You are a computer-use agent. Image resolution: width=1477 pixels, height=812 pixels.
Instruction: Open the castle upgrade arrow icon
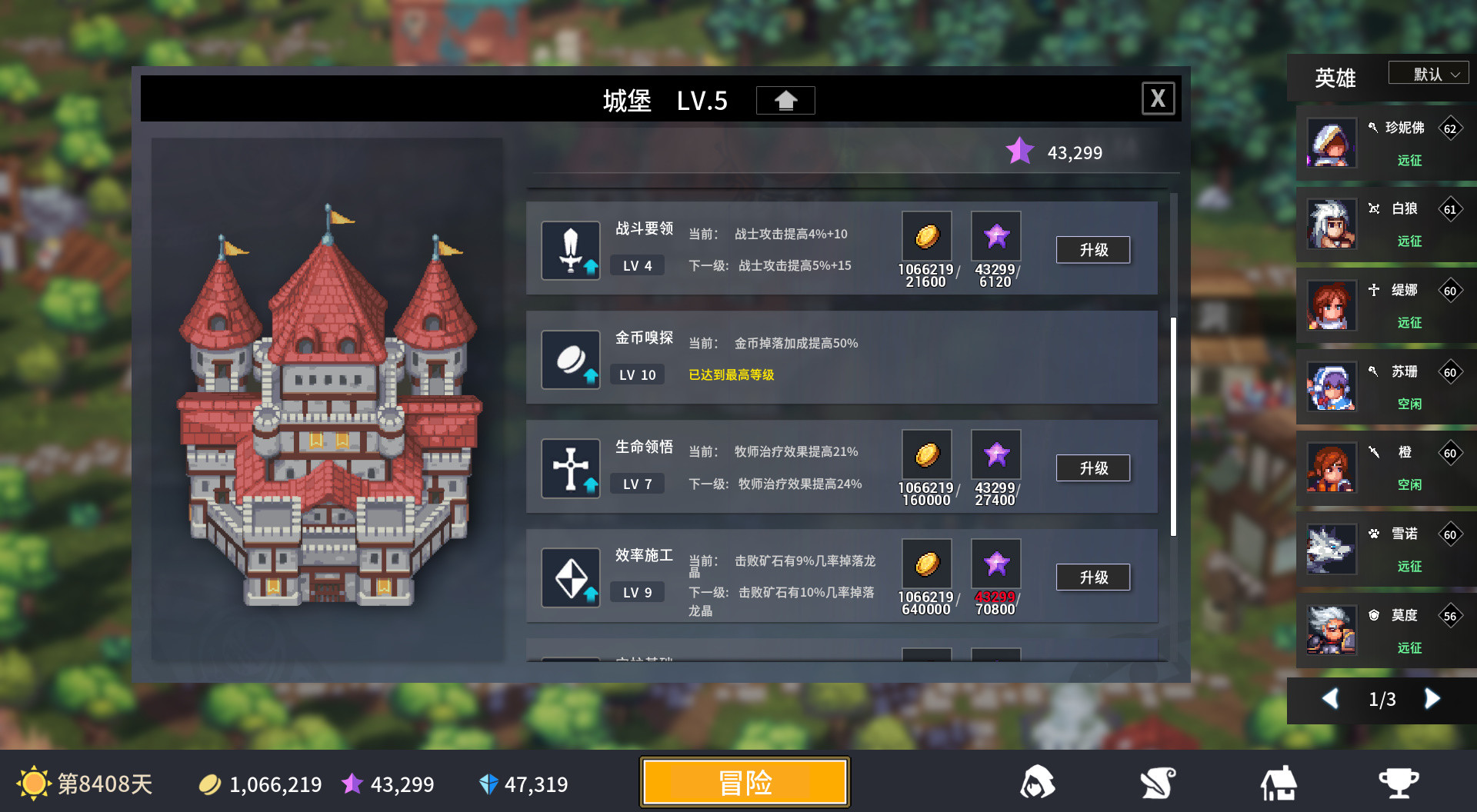click(x=785, y=100)
